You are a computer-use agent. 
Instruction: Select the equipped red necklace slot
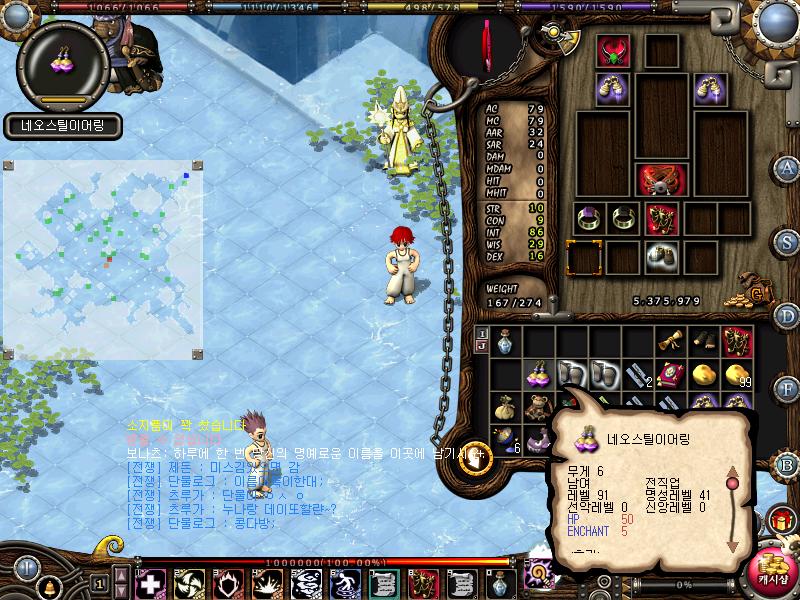tap(612, 52)
